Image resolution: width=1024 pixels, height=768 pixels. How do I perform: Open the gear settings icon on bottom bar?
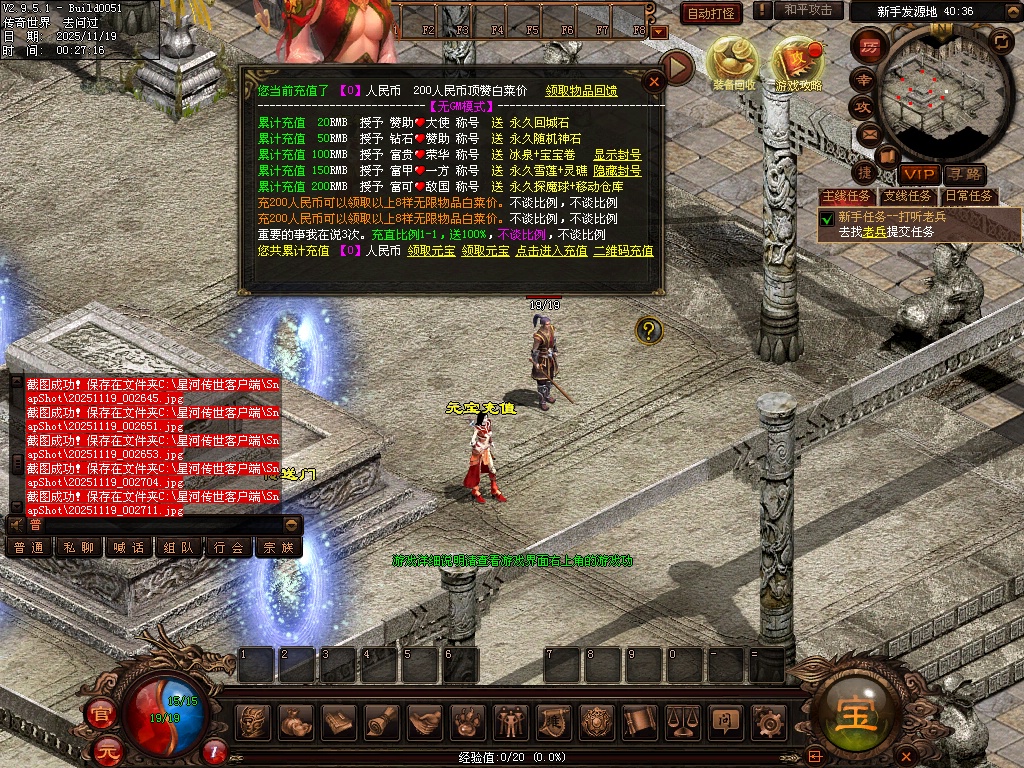[768, 720]
